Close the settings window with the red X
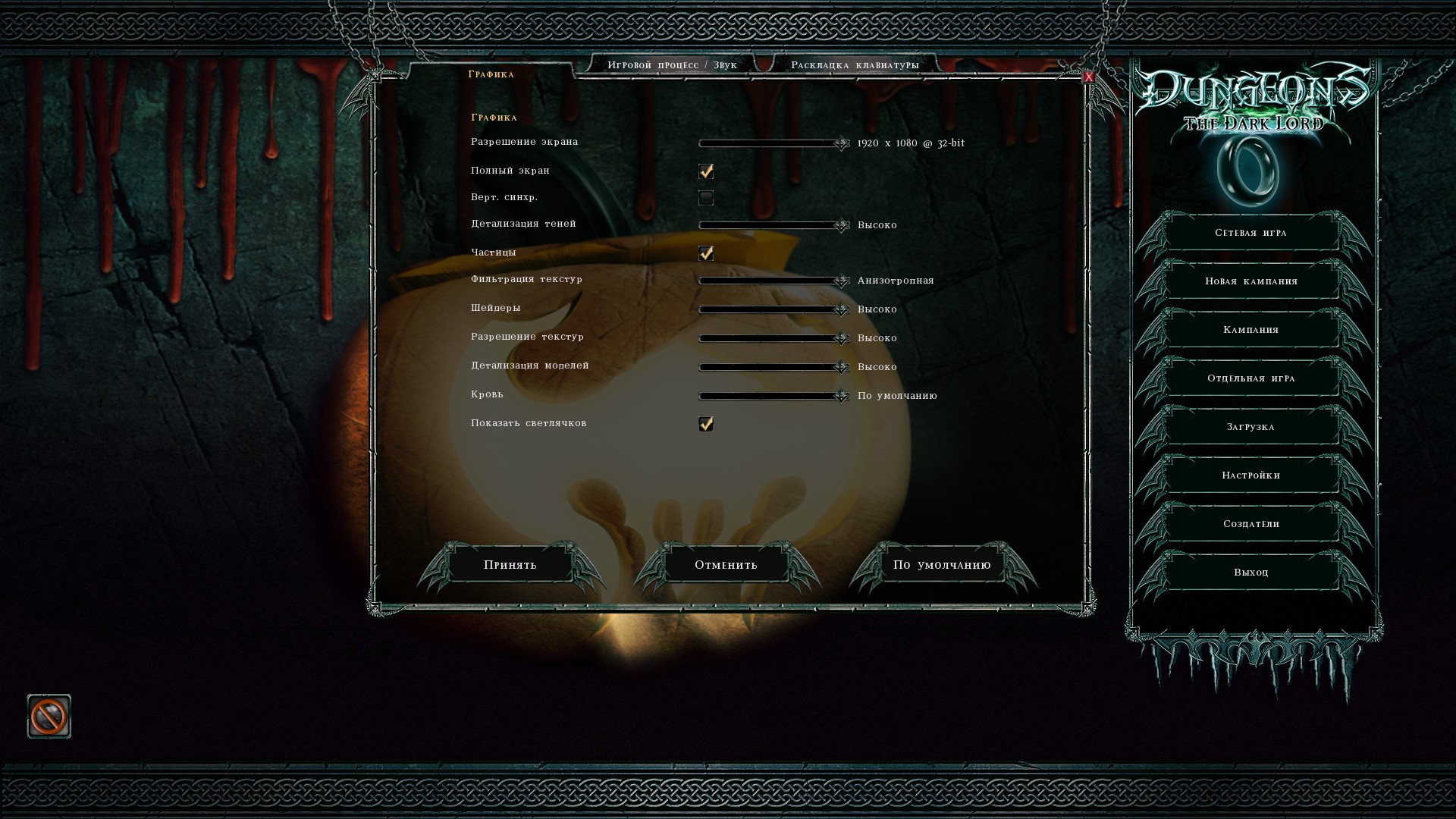This screenshot has height=819, width=1456. (x=1088, y=77)
